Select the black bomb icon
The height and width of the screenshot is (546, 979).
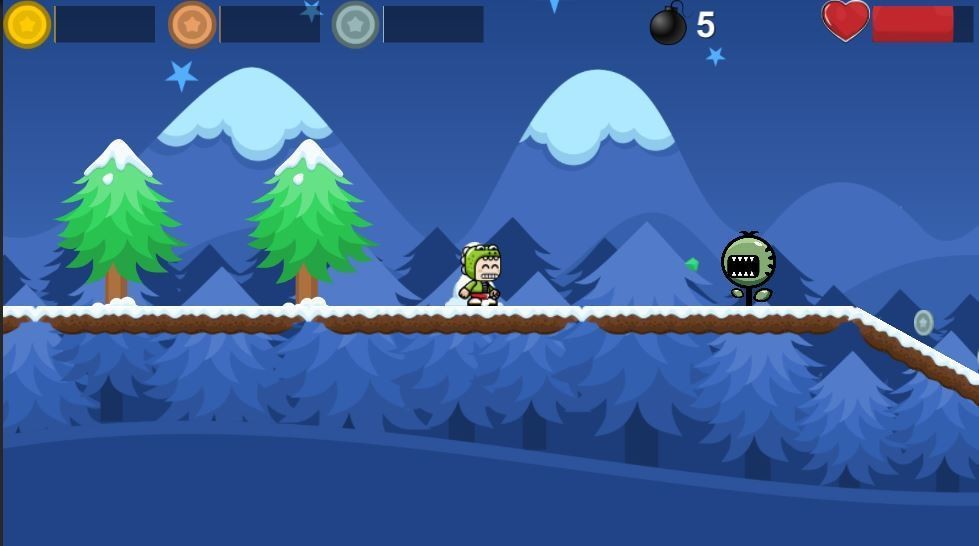click(x=667, y=26)
